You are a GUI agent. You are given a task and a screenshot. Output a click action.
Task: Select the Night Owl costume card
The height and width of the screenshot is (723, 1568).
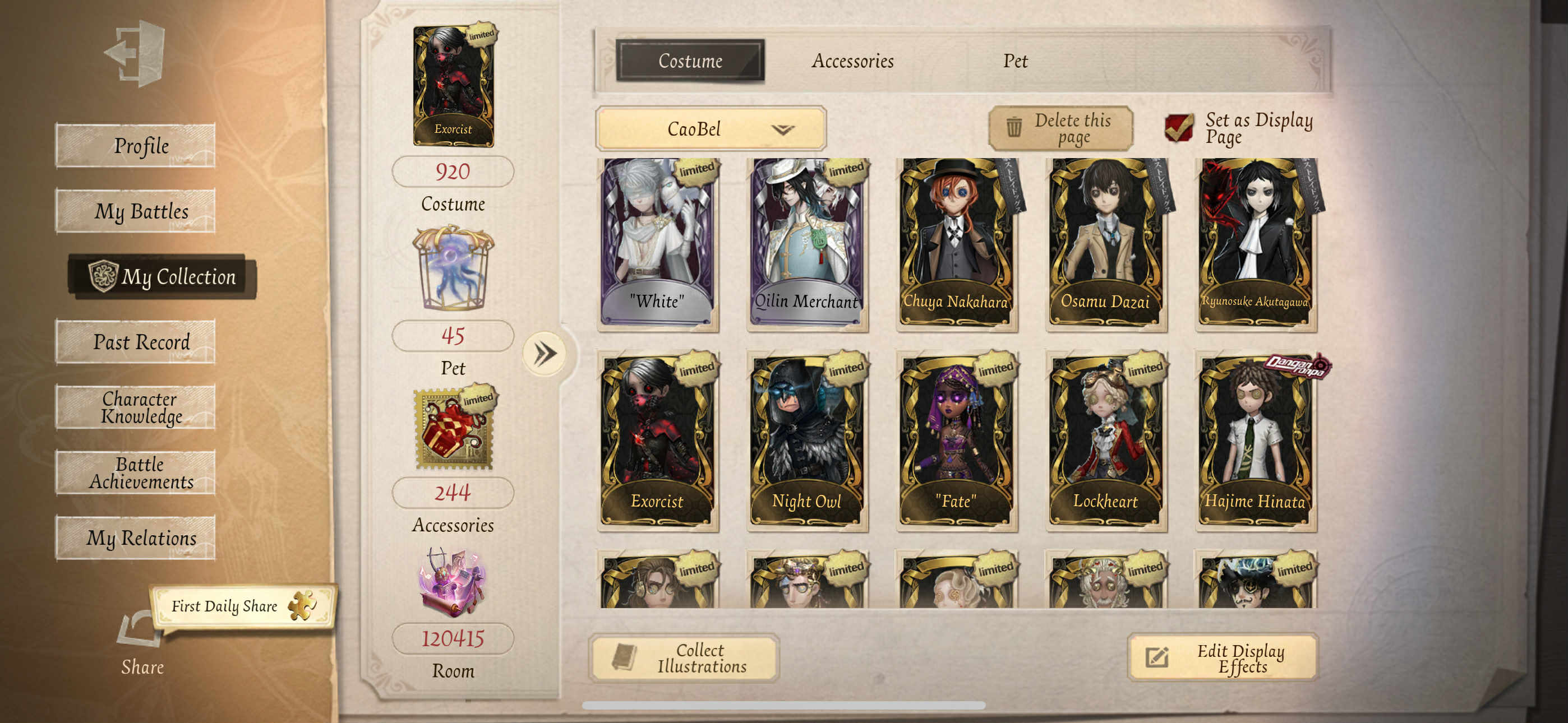point(806,438)
